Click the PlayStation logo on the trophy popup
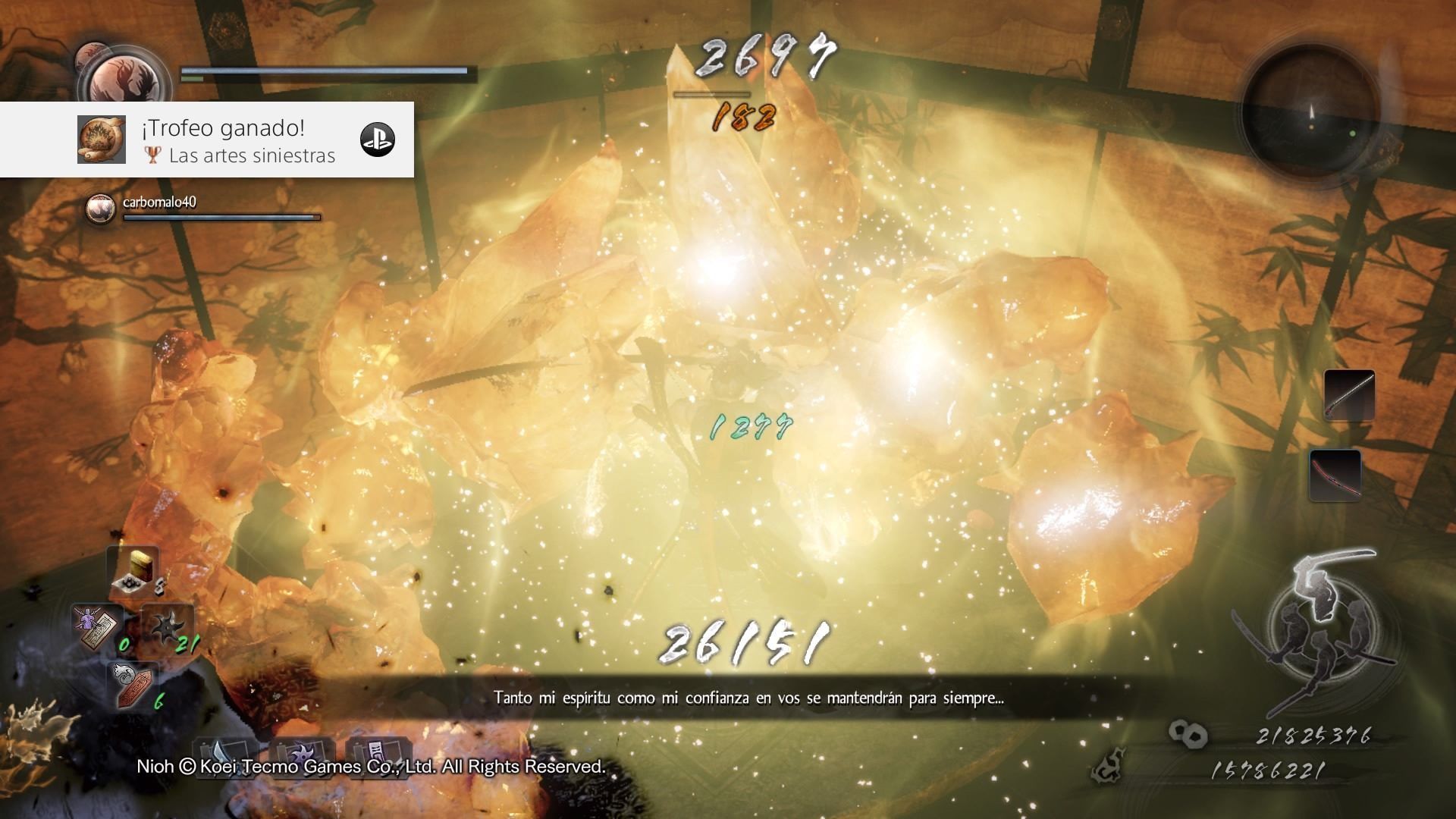Image resolution: width=1456 pixels, height=819 pixels. coord(377,140)
